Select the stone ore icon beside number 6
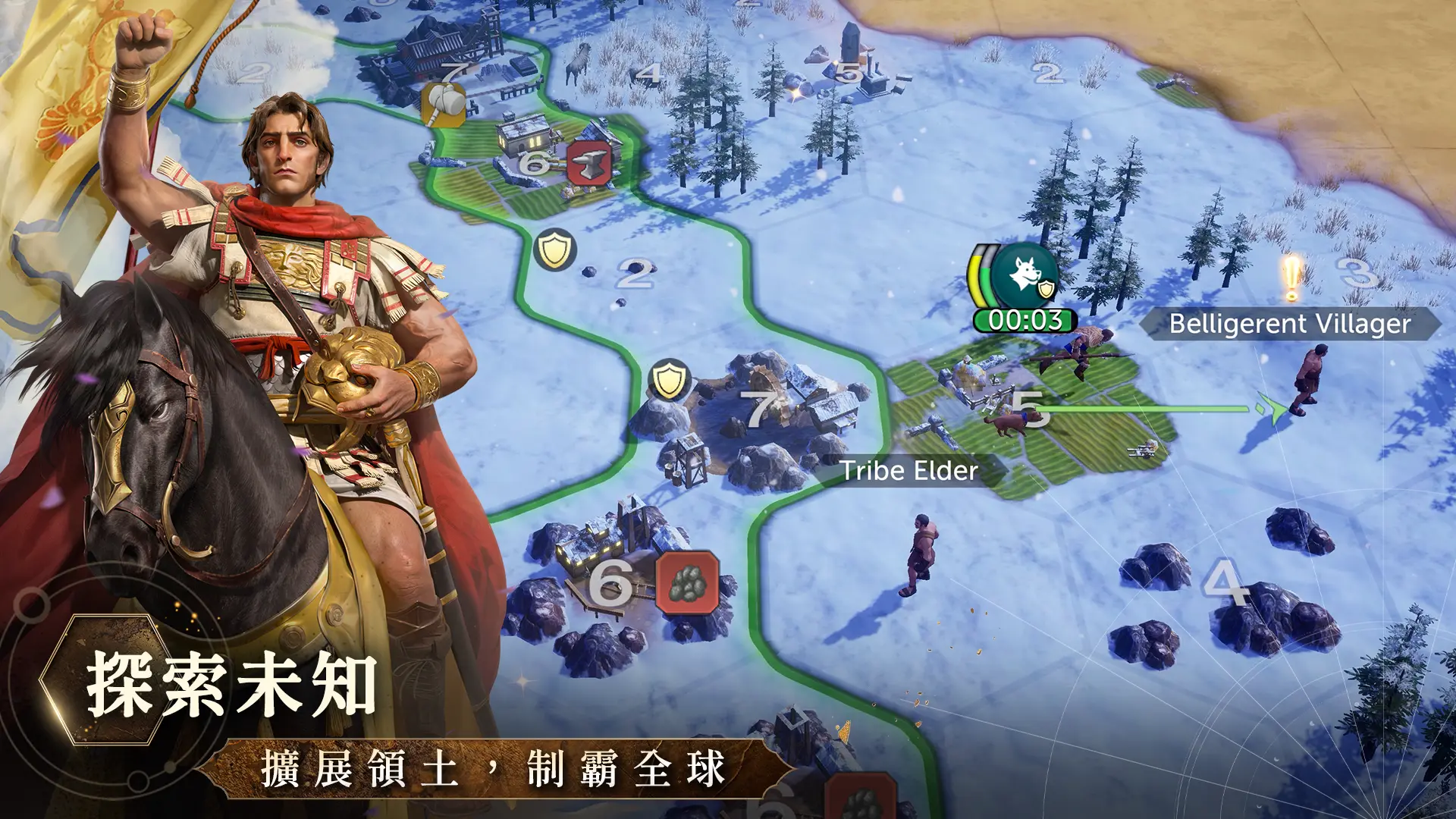 click(687, 582)
